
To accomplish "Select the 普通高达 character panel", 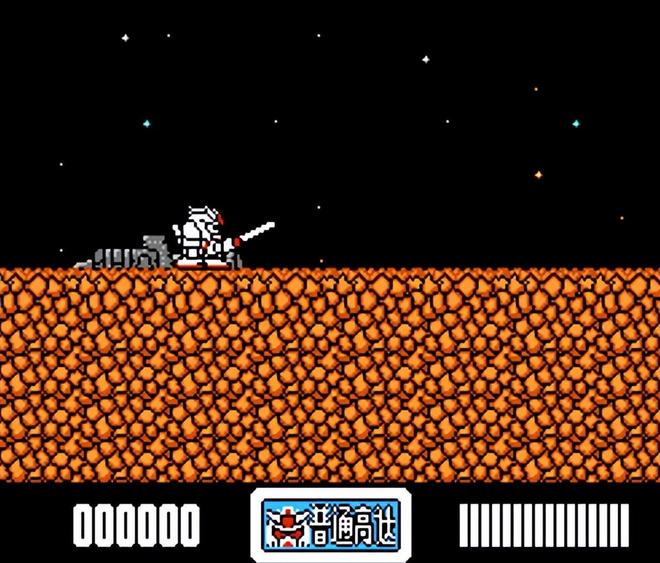I will pyautogui.click(x=329, y=523).
